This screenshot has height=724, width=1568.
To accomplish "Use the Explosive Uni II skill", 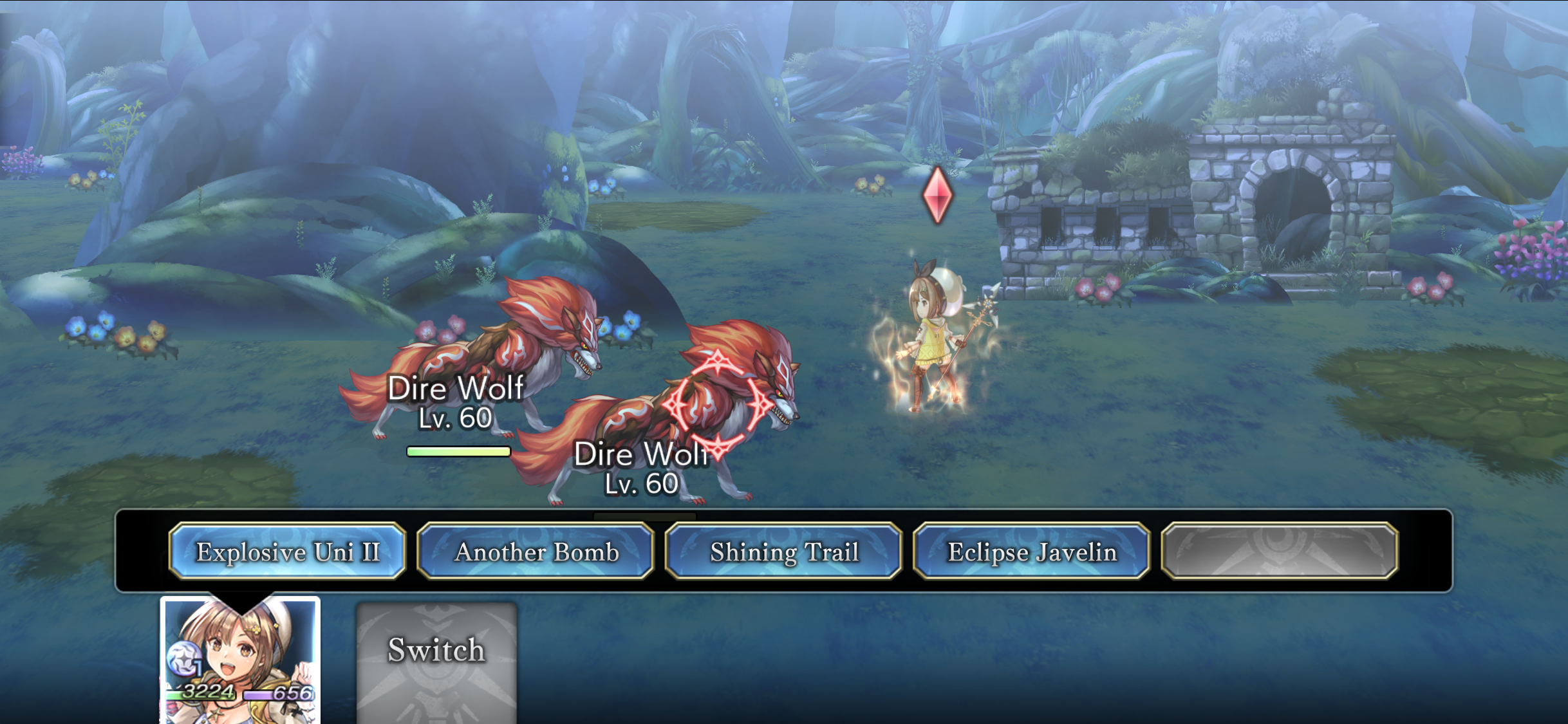I will coord(288,552).
